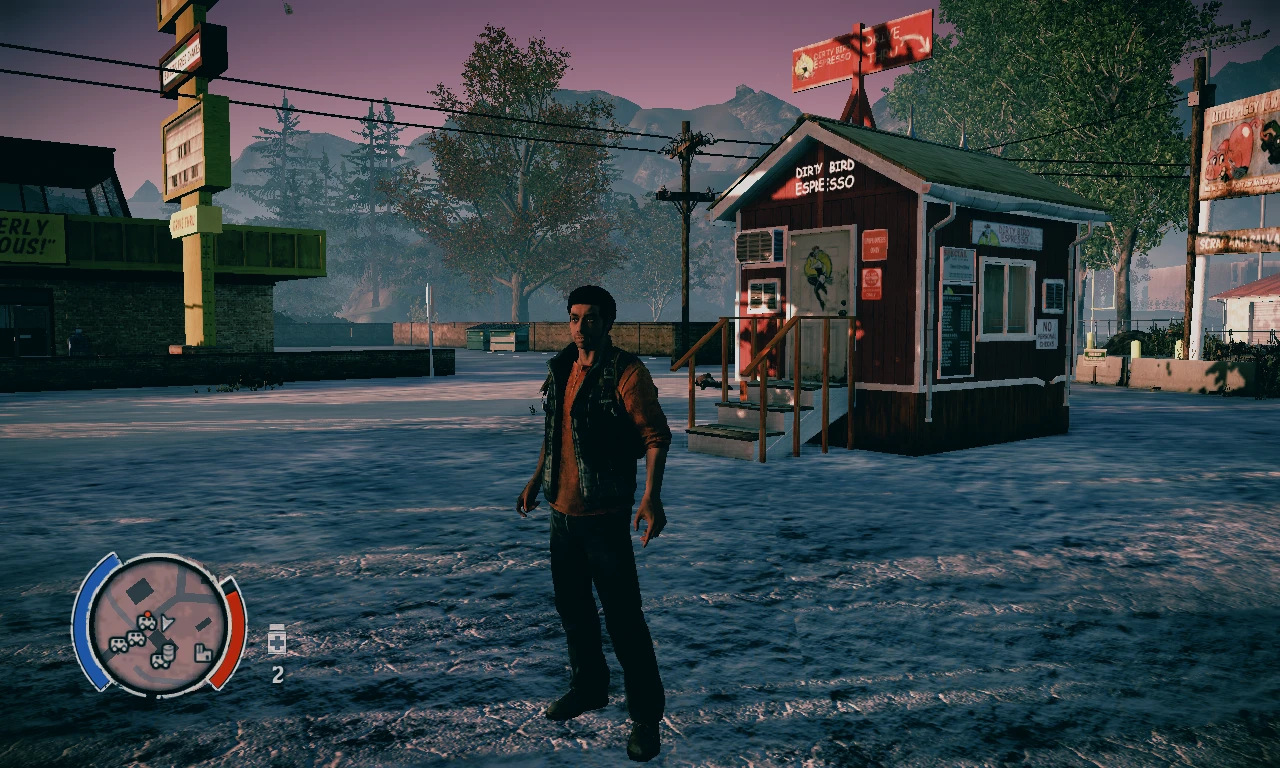This screenshot has height=768, width=1280.
Task: Click the Dirty Bird Espresso roof sign
Action: click(825, 175)
